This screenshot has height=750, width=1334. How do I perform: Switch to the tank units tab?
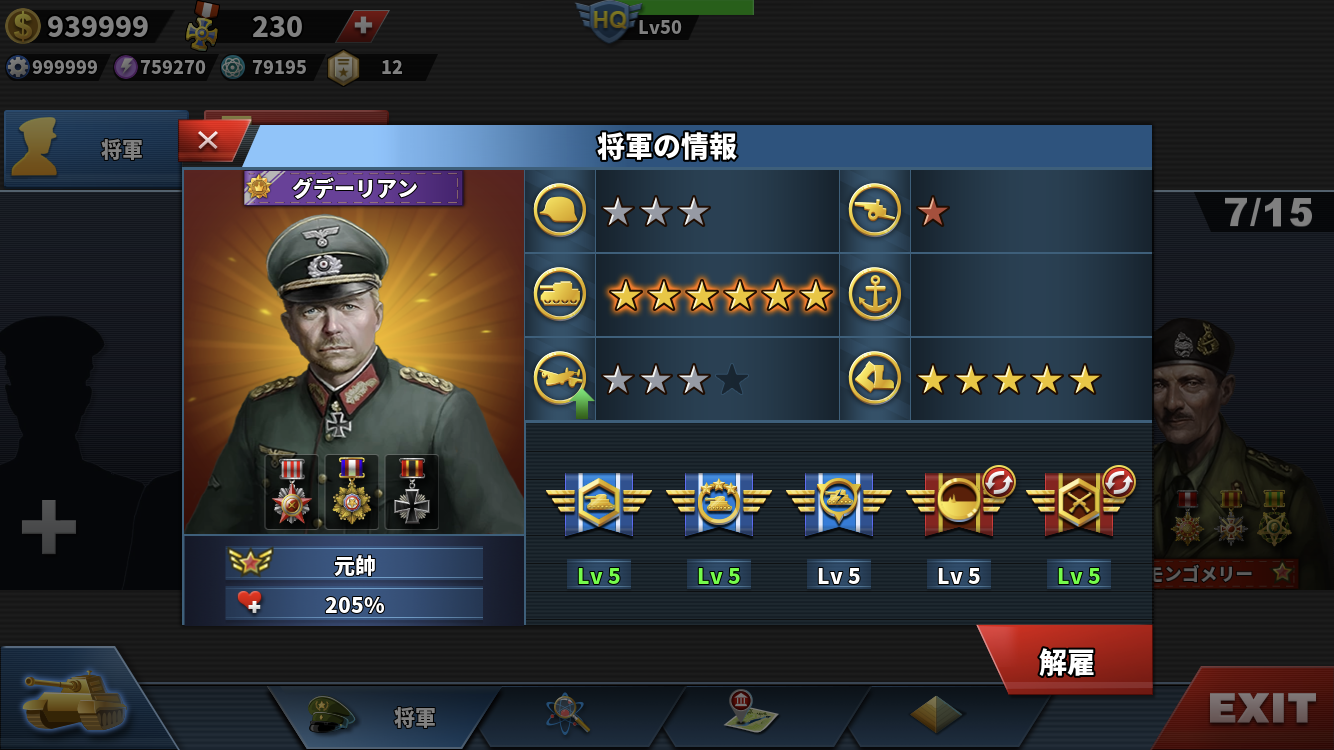[75, 700]
